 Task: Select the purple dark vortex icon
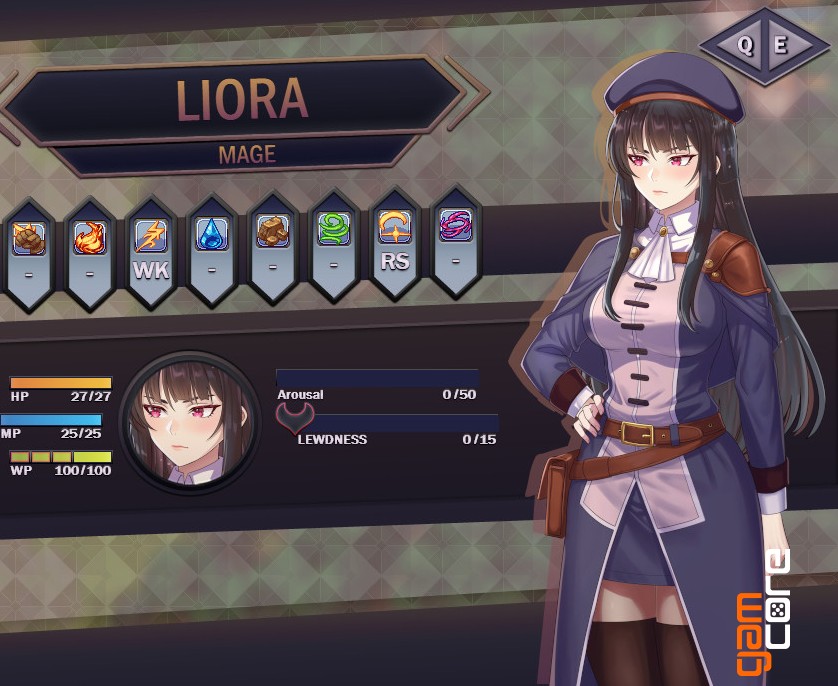(455, 226)
